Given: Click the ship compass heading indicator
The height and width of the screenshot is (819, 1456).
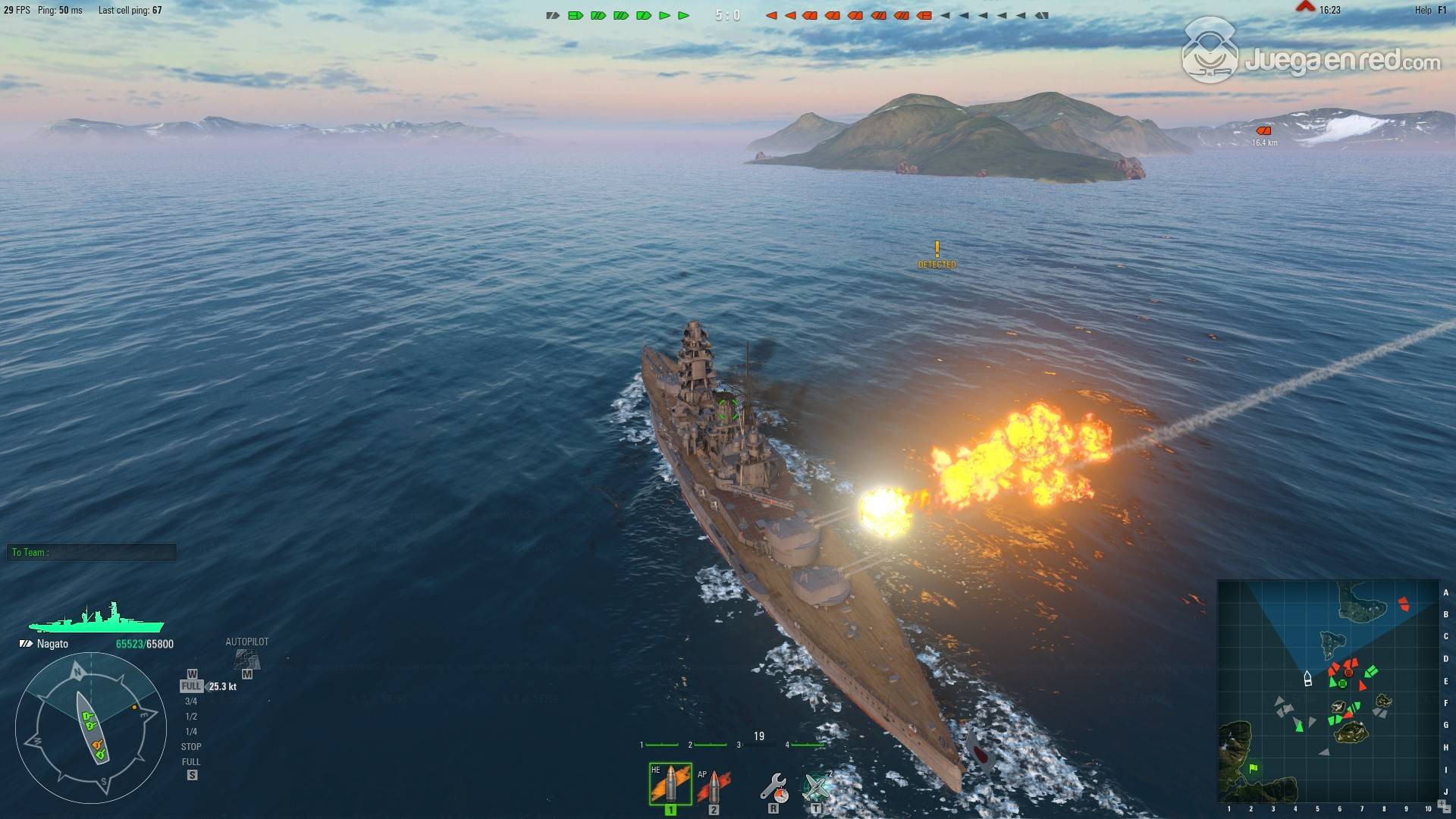Looking at the screenshot, I should coord(91,728).
